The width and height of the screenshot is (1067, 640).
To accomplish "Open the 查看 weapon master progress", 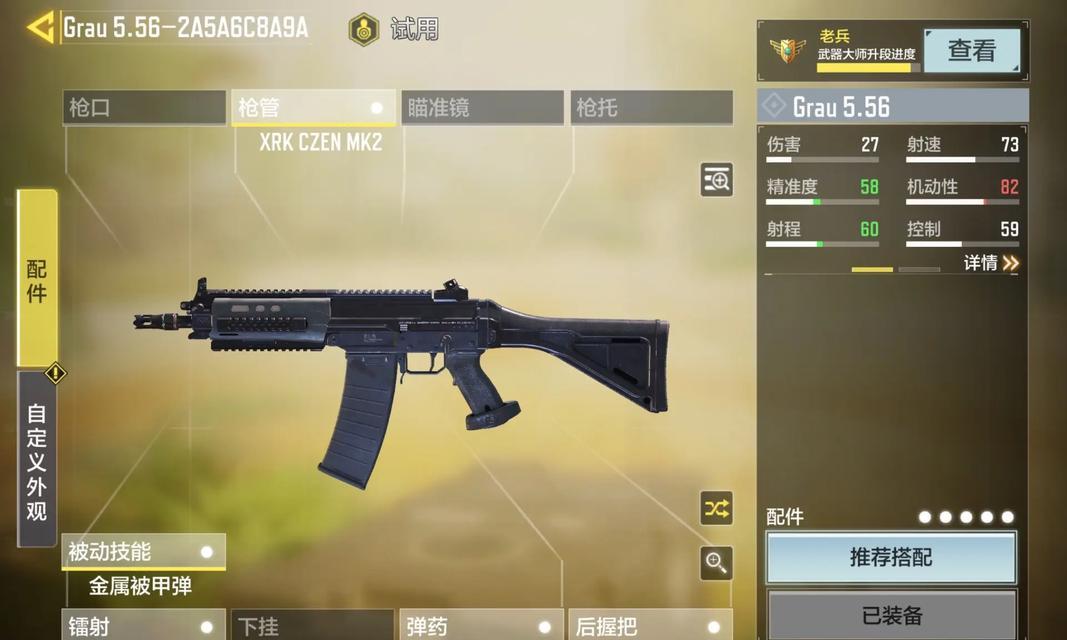I will pyautogui.click(x=971, y=51).
